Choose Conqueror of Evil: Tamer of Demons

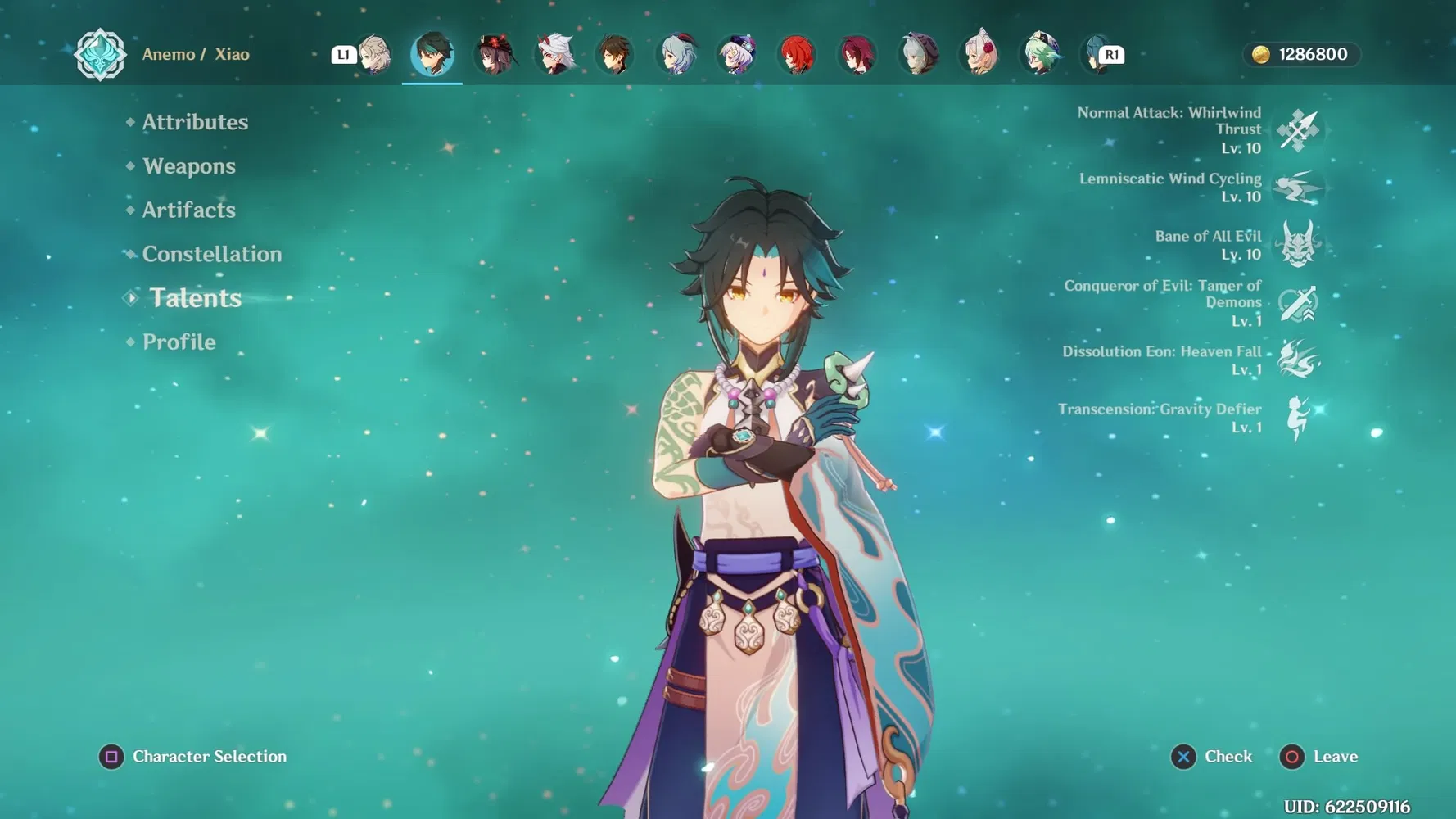[x=1298, y=303]
